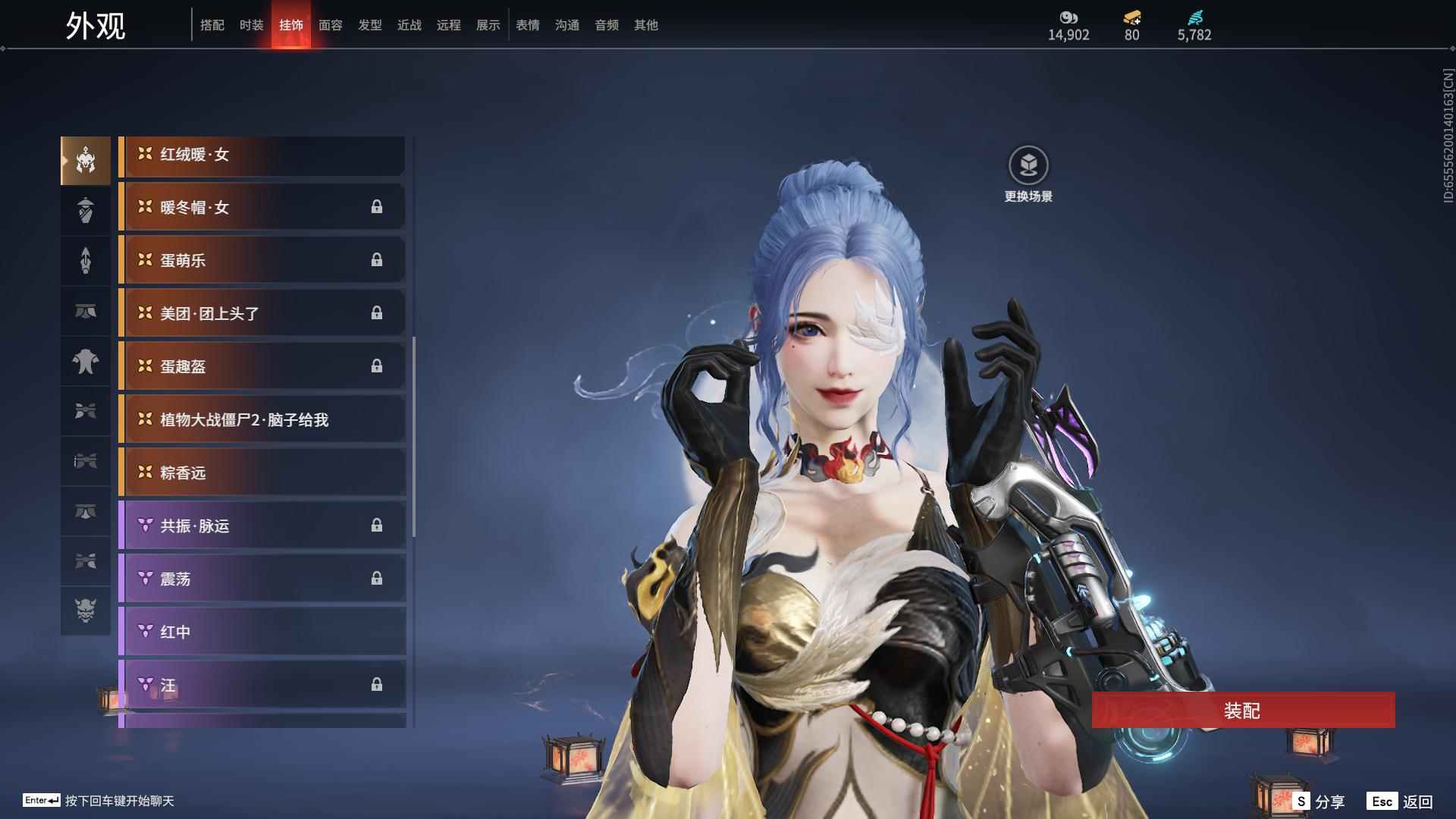Select the 面容 tab
The image size is (1456, 819).
click(x=331, y=25)
